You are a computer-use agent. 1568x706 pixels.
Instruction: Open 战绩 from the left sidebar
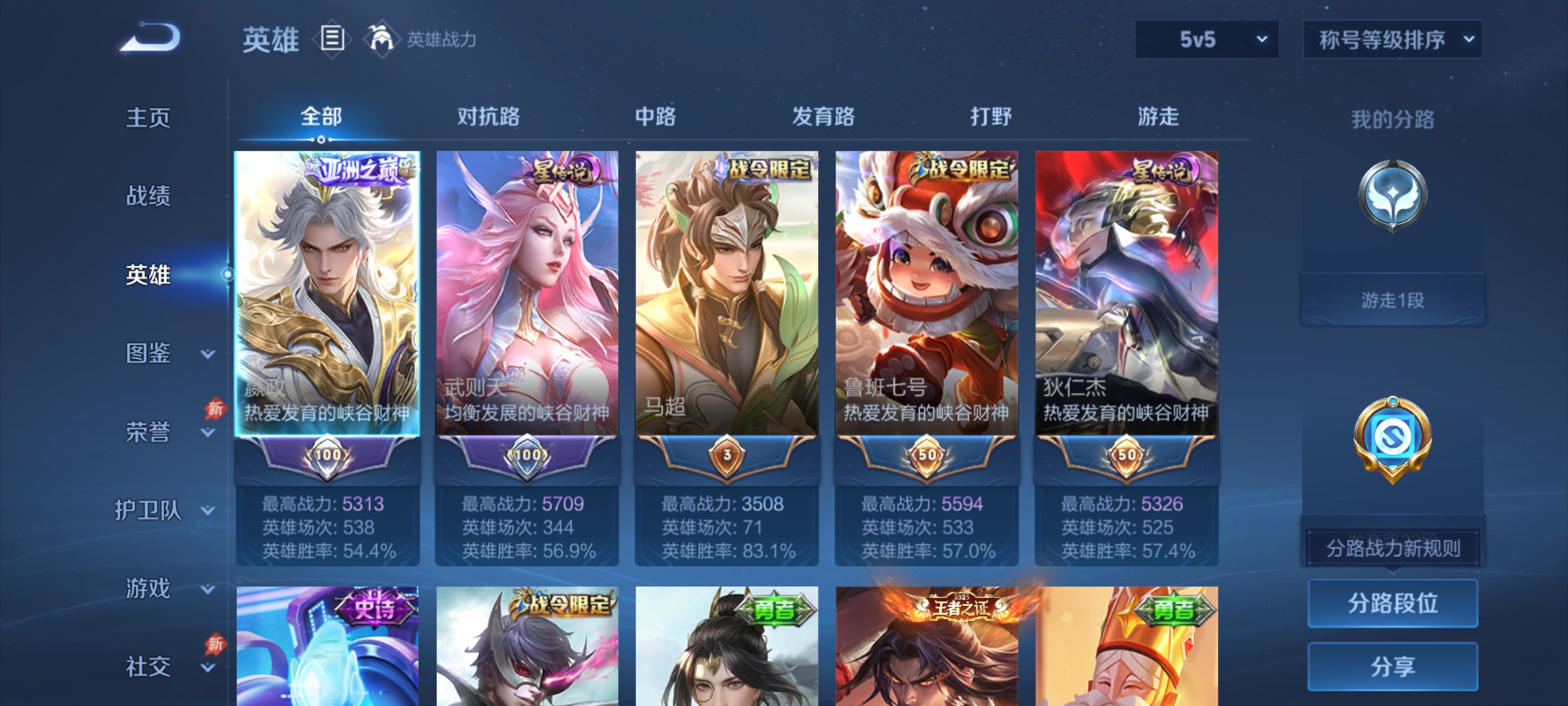pos(149,196)
